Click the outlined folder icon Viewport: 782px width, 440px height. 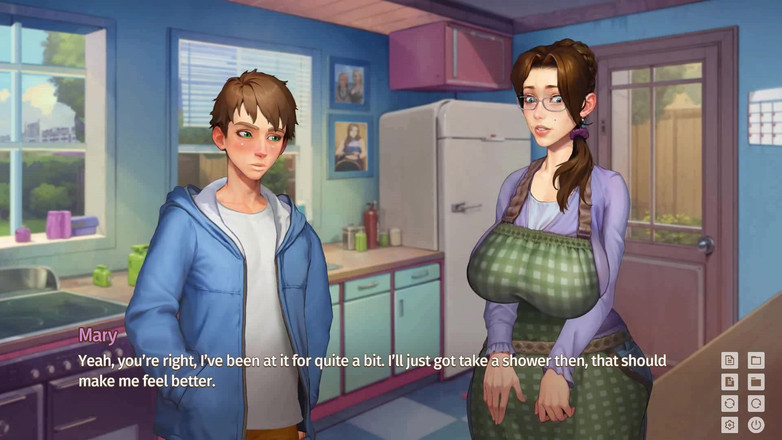(756, 360)
